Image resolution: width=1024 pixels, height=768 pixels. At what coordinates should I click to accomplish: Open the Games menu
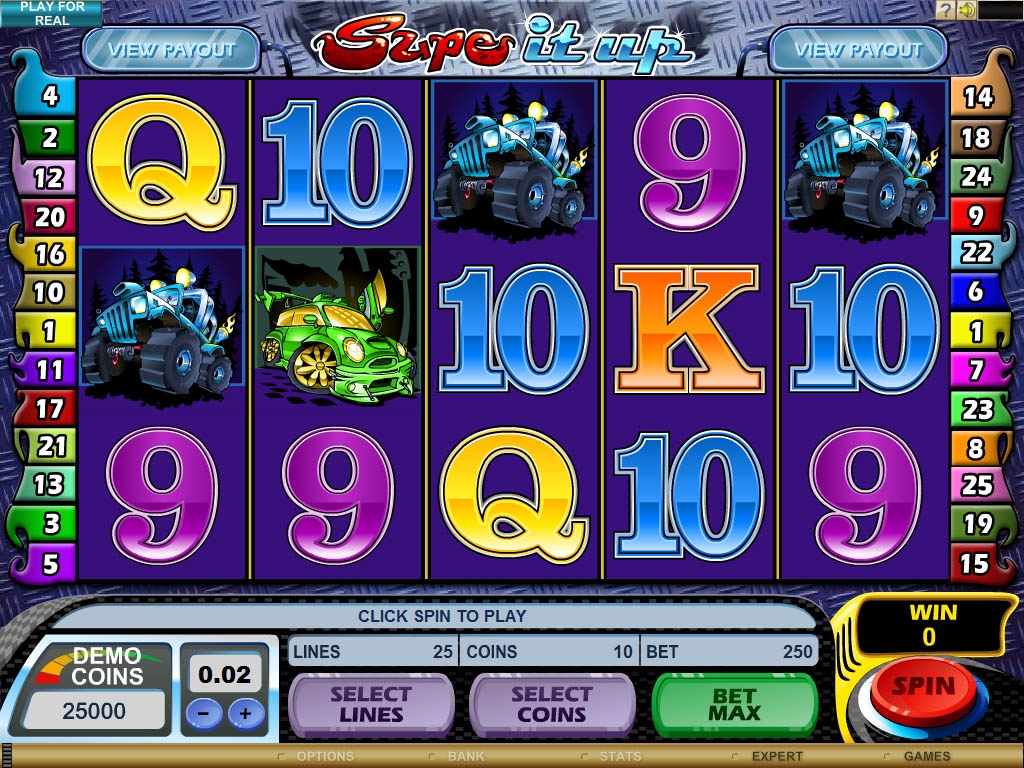pyautogui.click(x=926, y=756)
